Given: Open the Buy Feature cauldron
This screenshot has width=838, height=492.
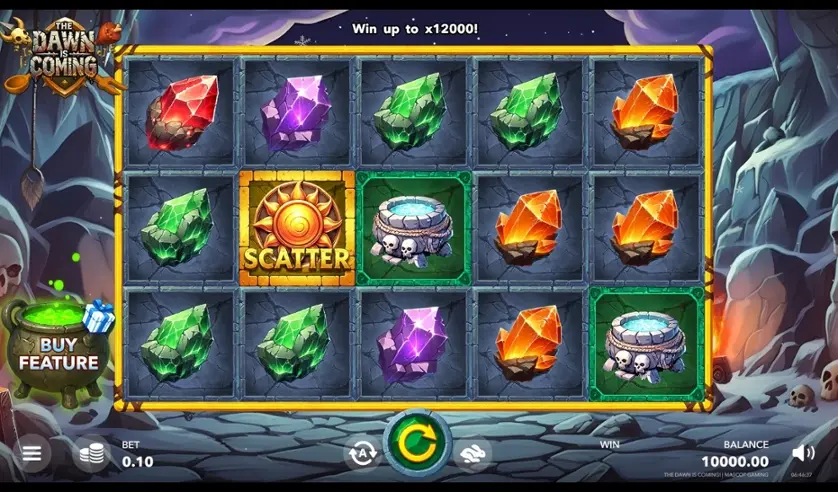Looking at the screenshot, I should (x=56, y=350).
